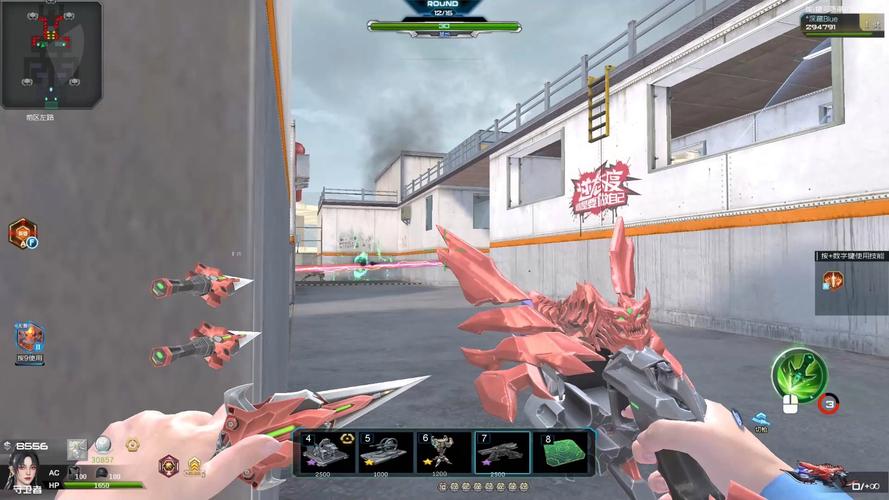889x500 pixels.
Task: Click the orange hexagon badge icon with F
Action: (23, 234)
